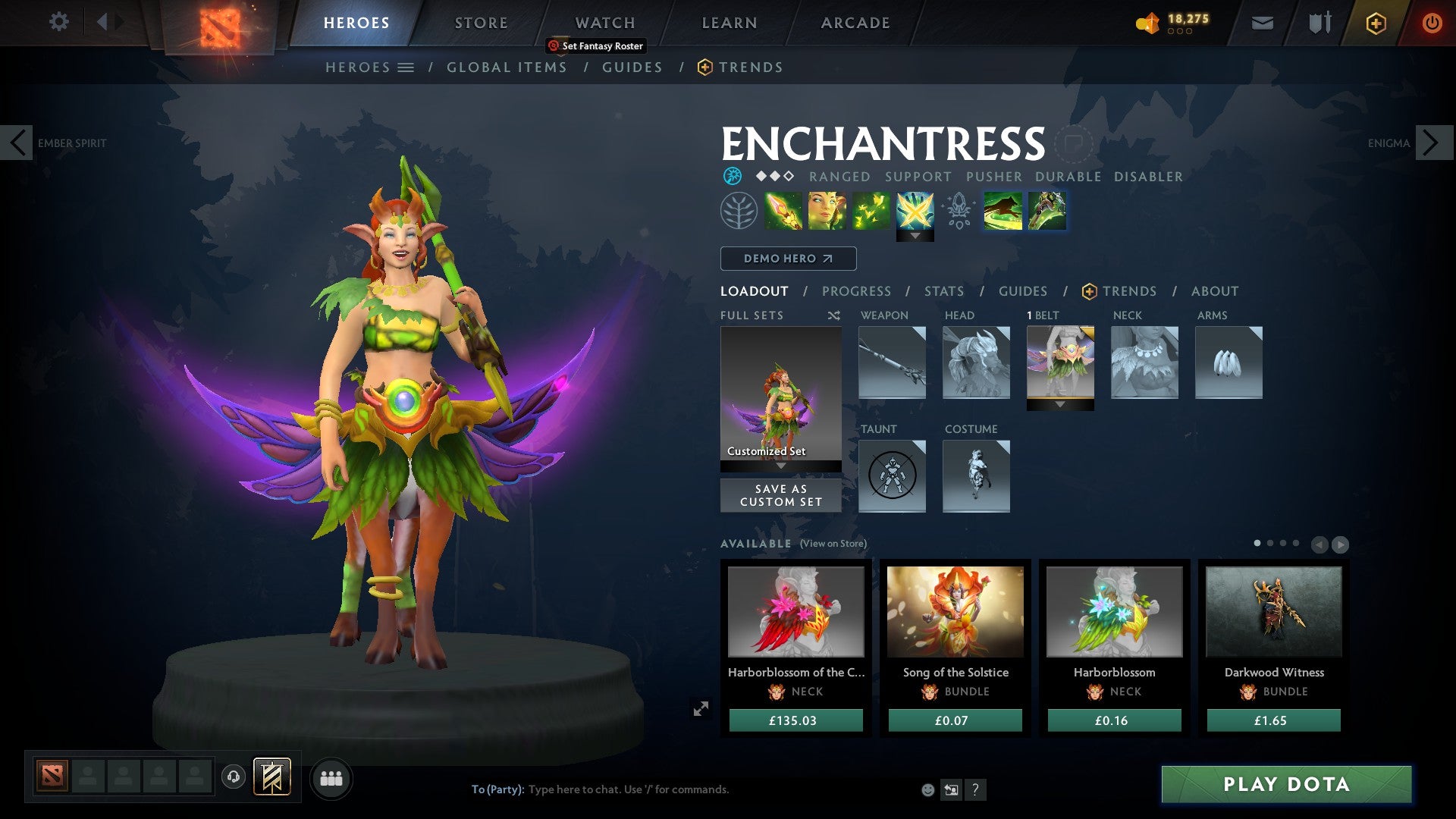Open the STATS tab for Enchantress
The height and width of the screenshot is (819, 1456).
[x=943, y=291]
